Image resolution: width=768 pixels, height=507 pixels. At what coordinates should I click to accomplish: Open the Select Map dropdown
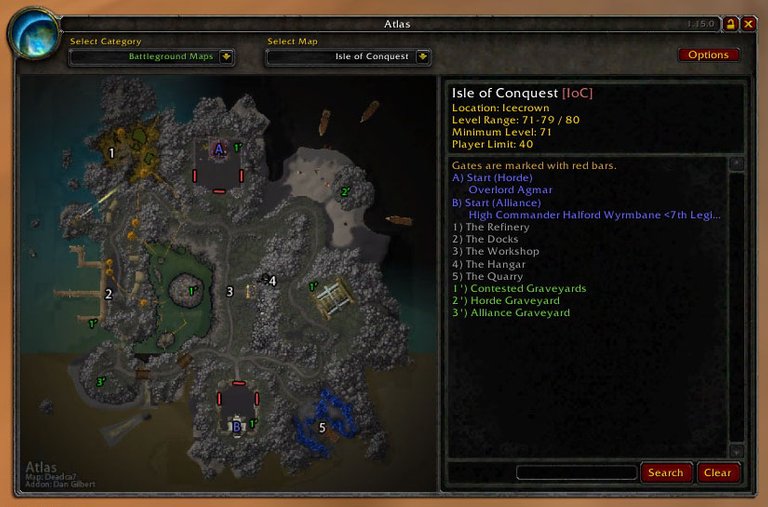click(x=423, y=57)
